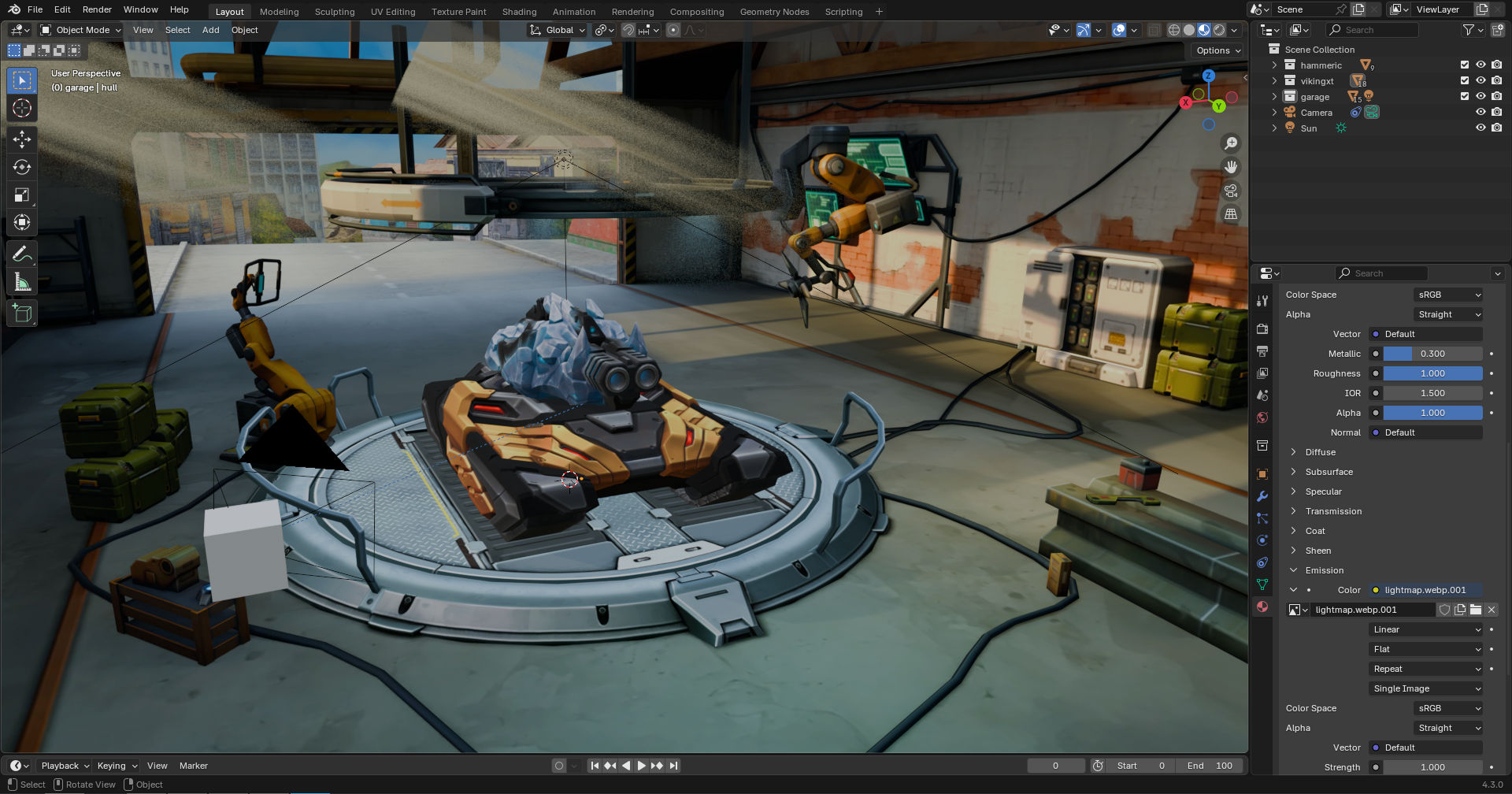The height and width of the screenshot is (794, 1512).
Task: Jump to the end frame
Action: point(673,766)
